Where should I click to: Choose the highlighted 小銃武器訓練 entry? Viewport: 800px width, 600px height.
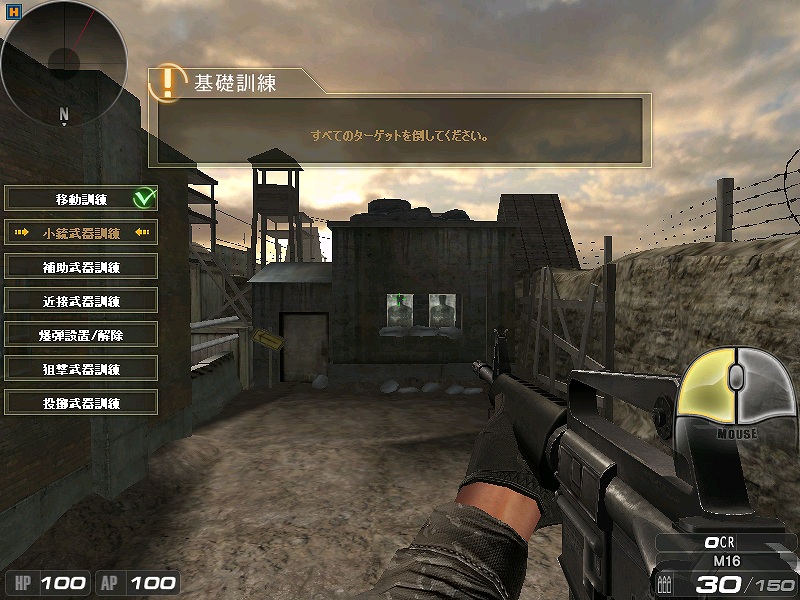pos(82,233)
